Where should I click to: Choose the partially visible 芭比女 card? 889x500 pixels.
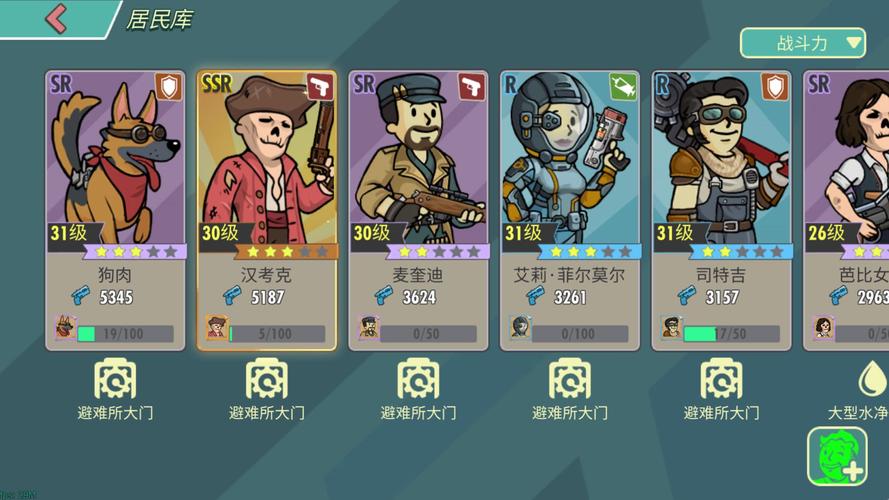point(848,210)
